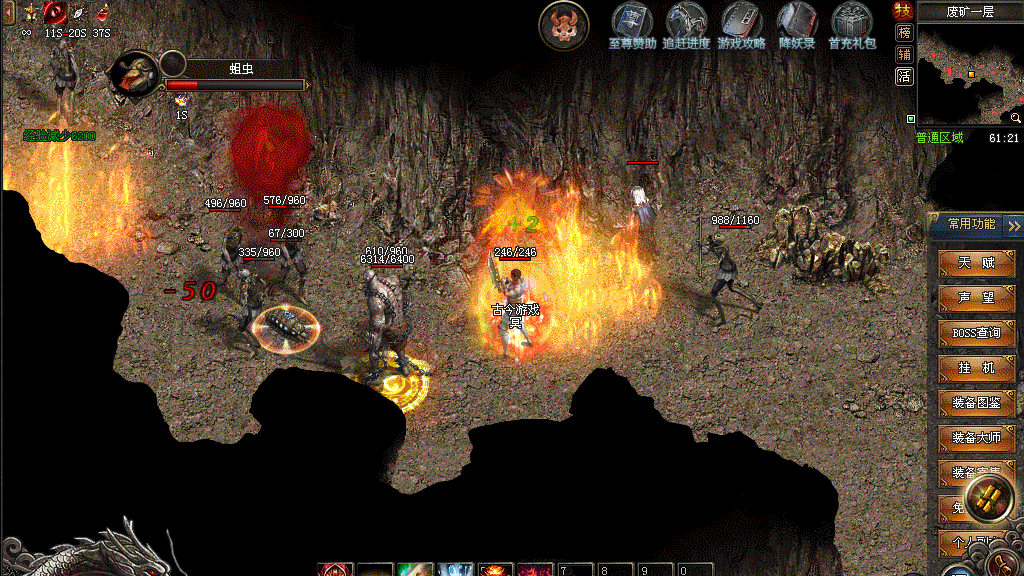Open the 活 activity button

point(904,76)
